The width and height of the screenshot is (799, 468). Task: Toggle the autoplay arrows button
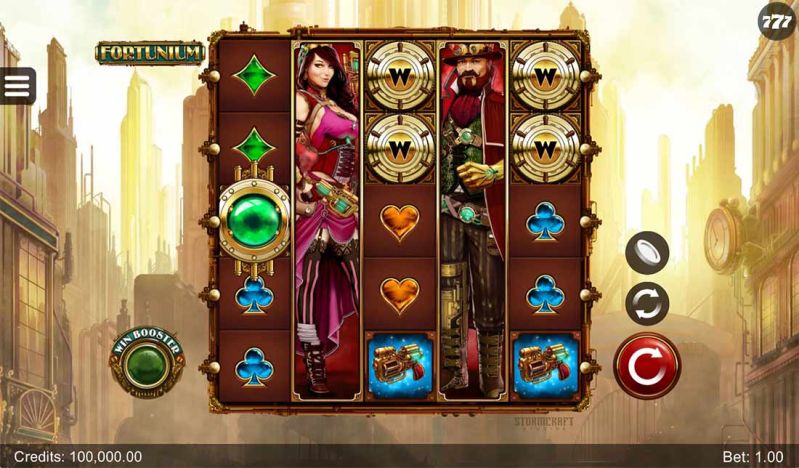click(x=647, y=303)
